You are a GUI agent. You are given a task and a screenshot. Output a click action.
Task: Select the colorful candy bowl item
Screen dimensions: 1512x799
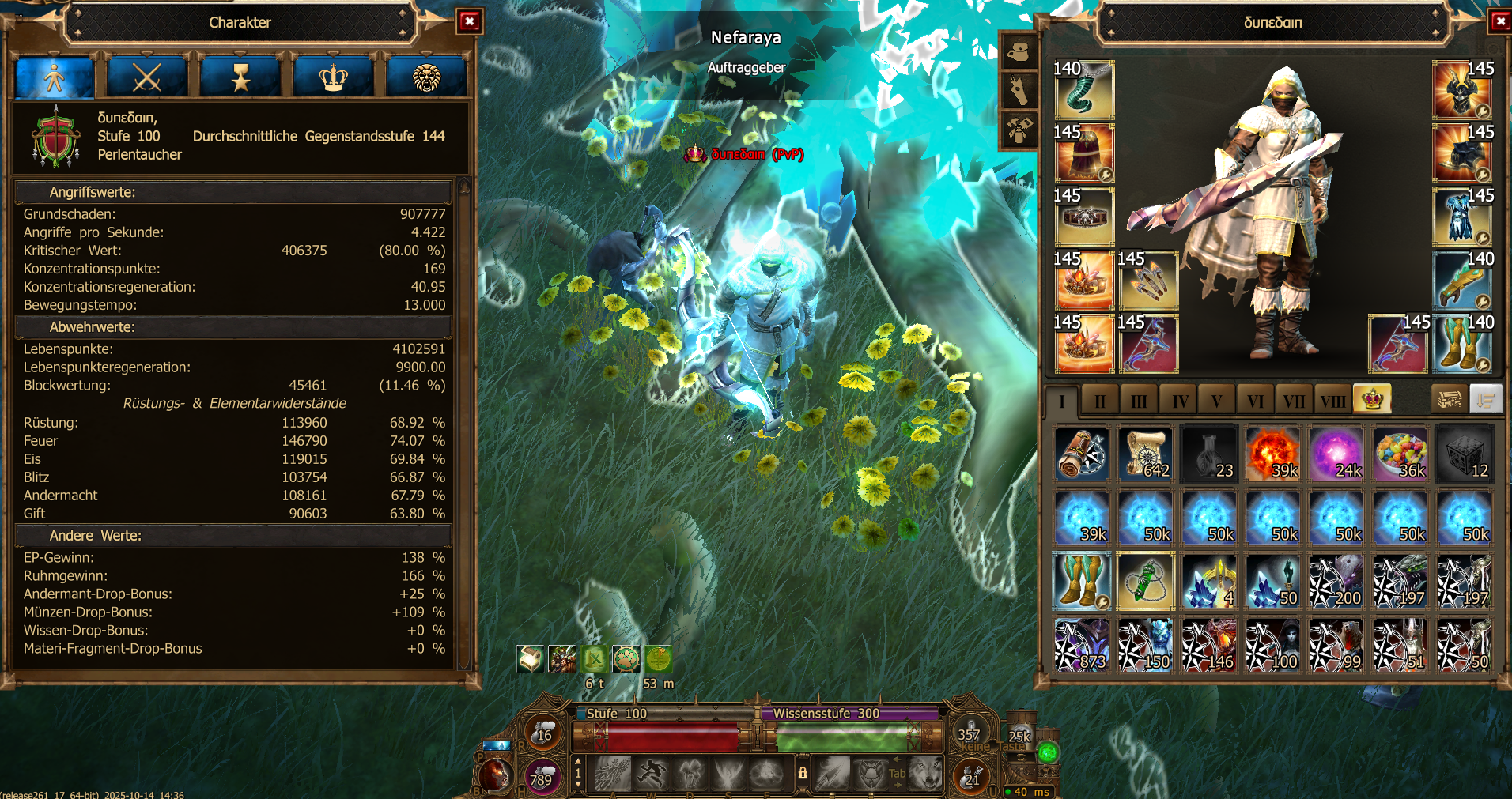(x=1400, y=454)
